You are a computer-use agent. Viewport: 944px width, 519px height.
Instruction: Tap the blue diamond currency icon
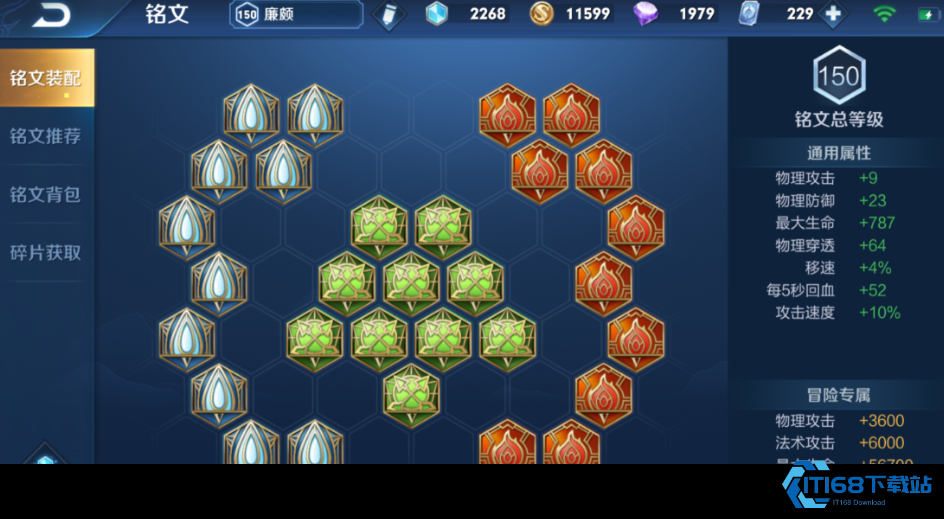437,14
